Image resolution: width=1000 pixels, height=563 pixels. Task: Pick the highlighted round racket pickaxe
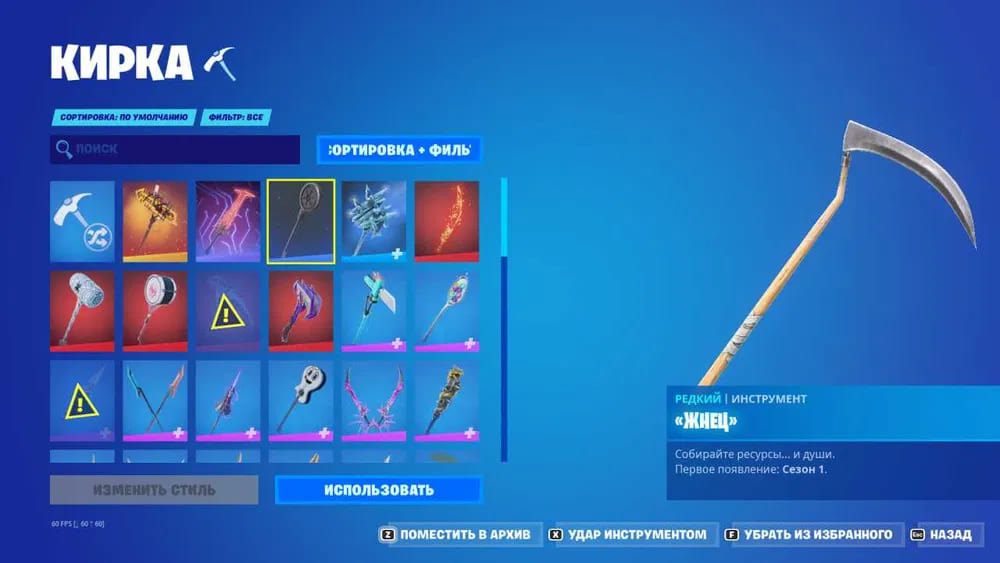coord(301,222)
